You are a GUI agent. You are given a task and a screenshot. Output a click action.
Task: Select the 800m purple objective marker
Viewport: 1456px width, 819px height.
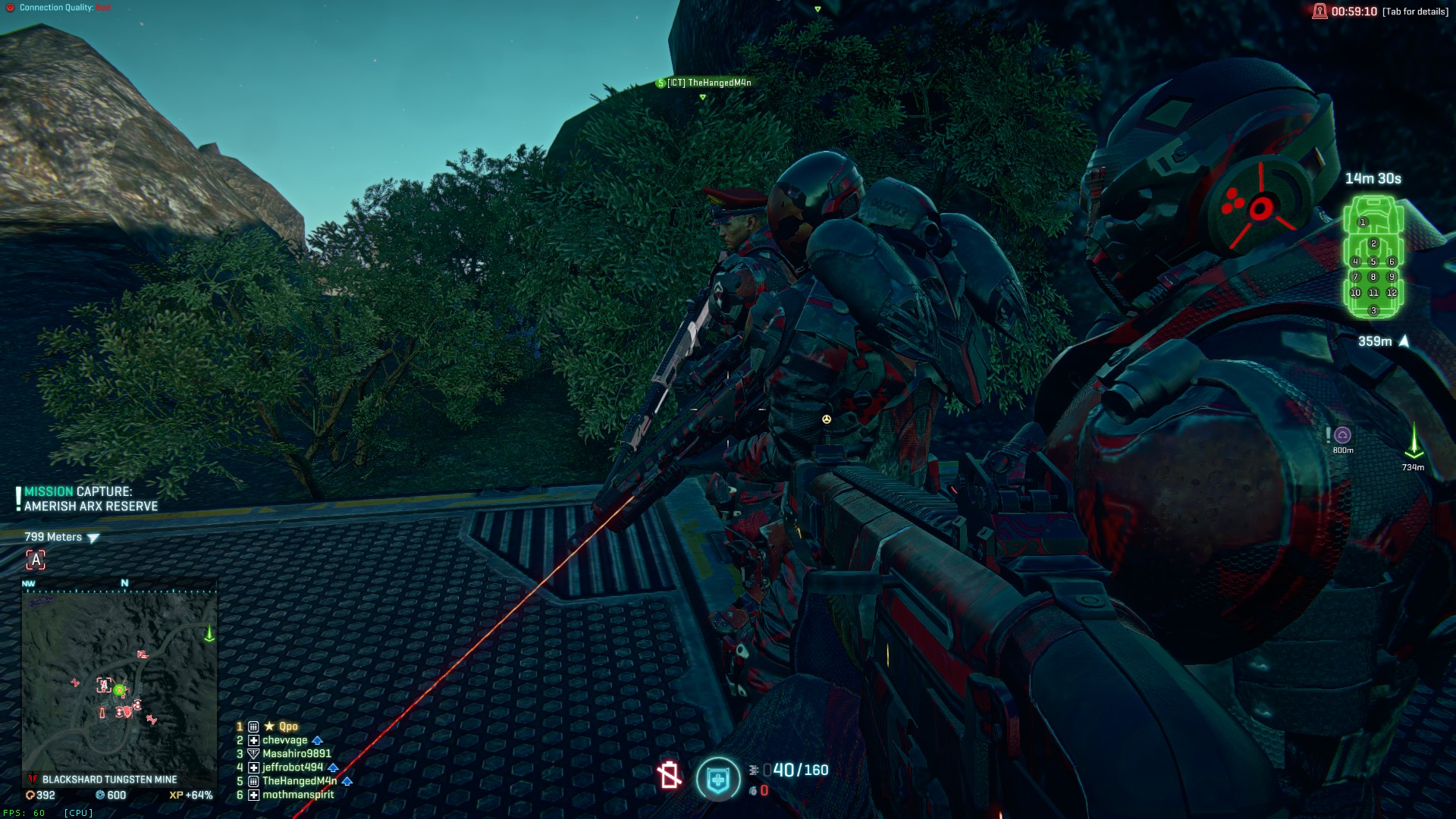[1343, 435]
